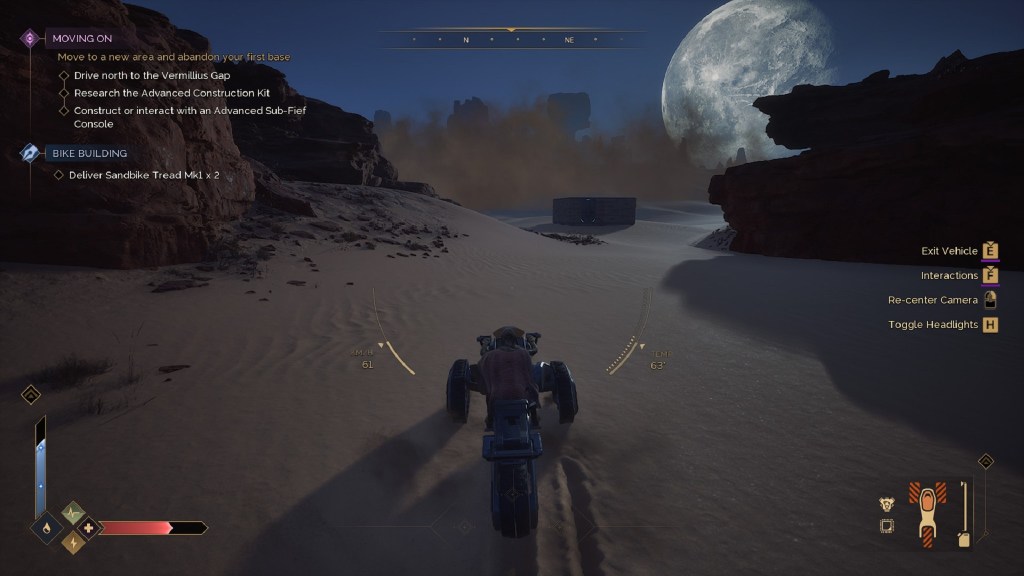Click the sandbike damage diagram icon

927,513
